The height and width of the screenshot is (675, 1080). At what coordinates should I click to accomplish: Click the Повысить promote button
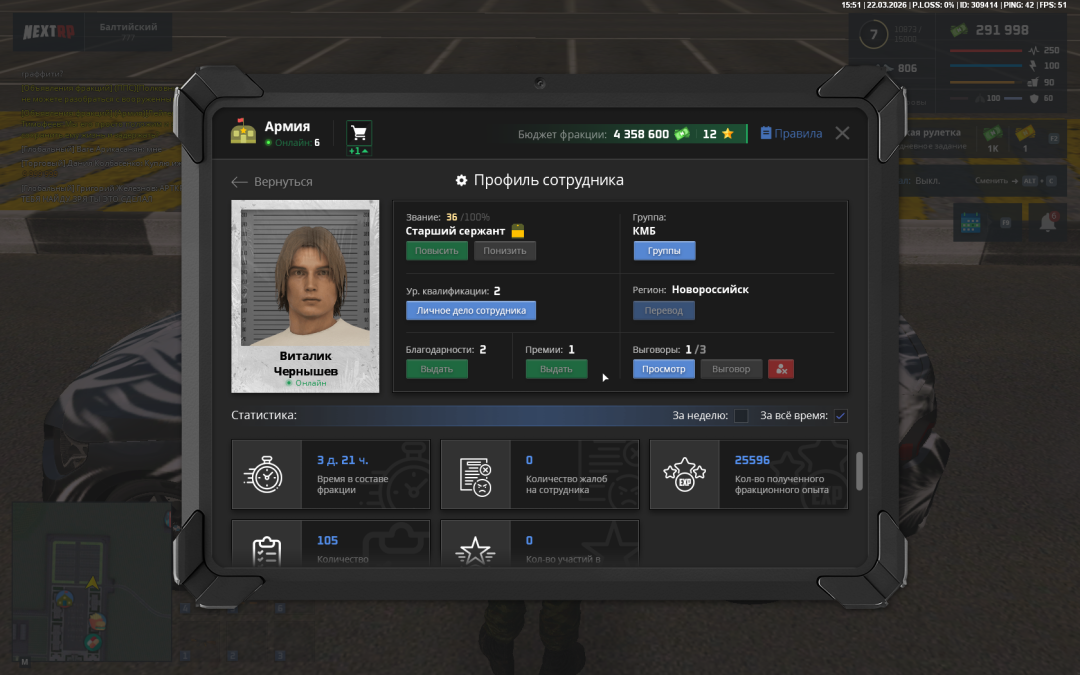coord(436,251)
